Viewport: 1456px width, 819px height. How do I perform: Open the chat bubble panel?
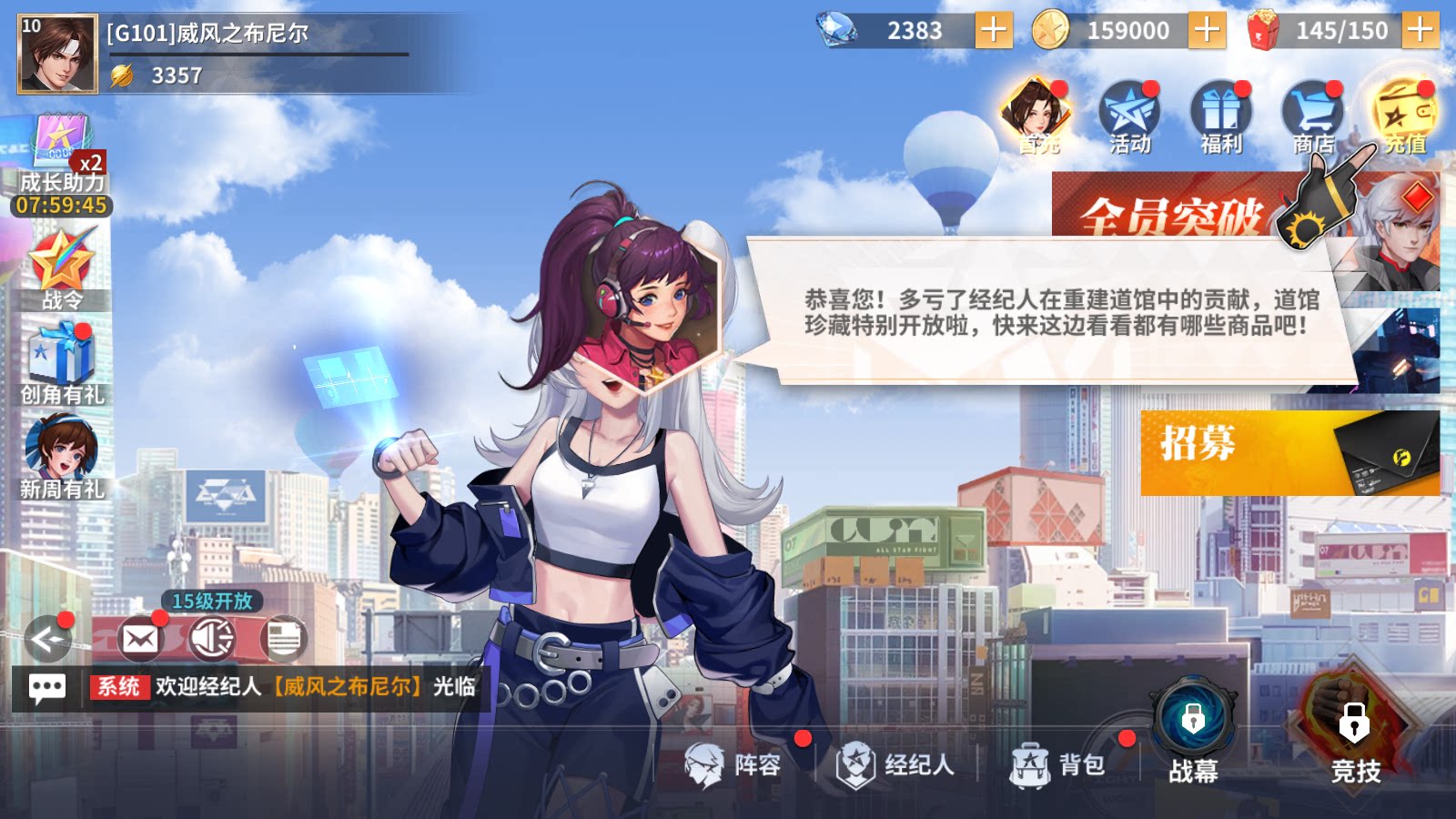point(47,687)
